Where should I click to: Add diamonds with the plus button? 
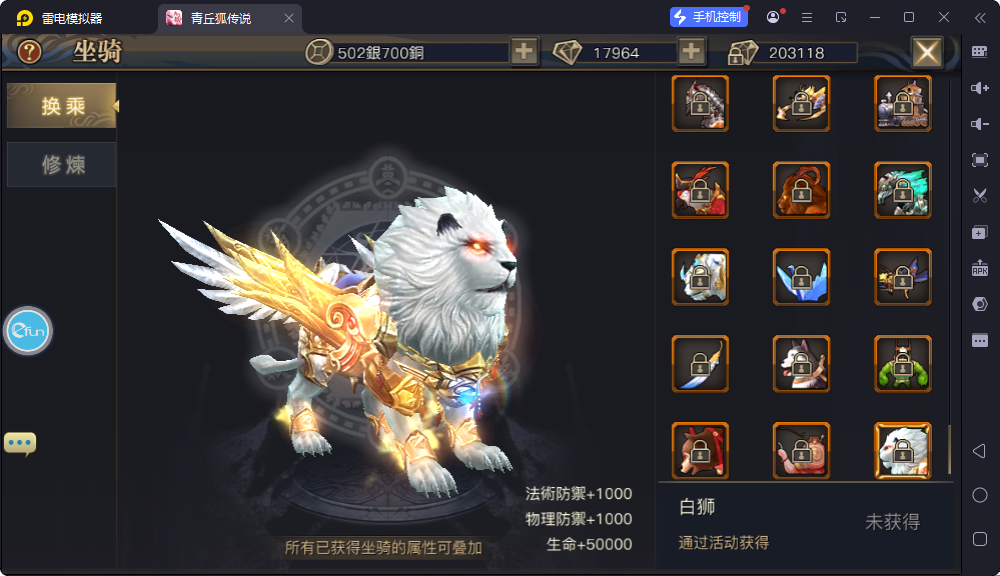point(691,52)
